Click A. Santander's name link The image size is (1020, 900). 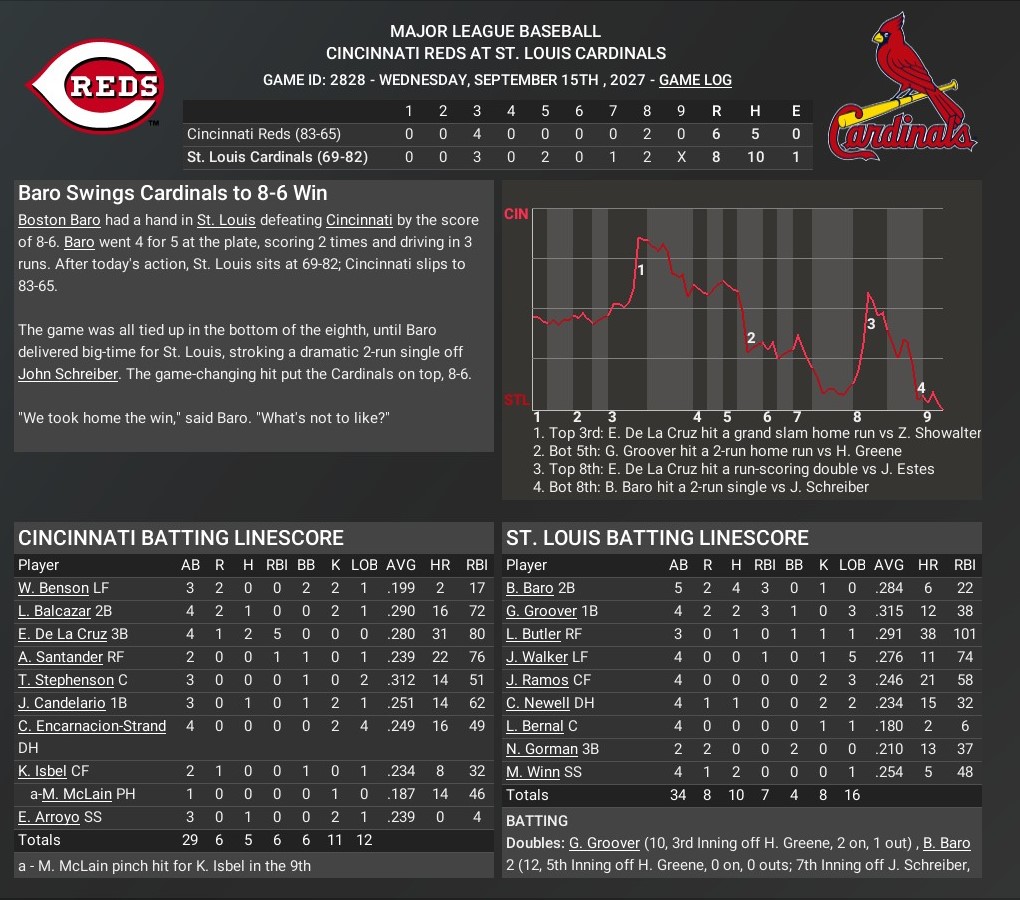[x=60, y=657]
